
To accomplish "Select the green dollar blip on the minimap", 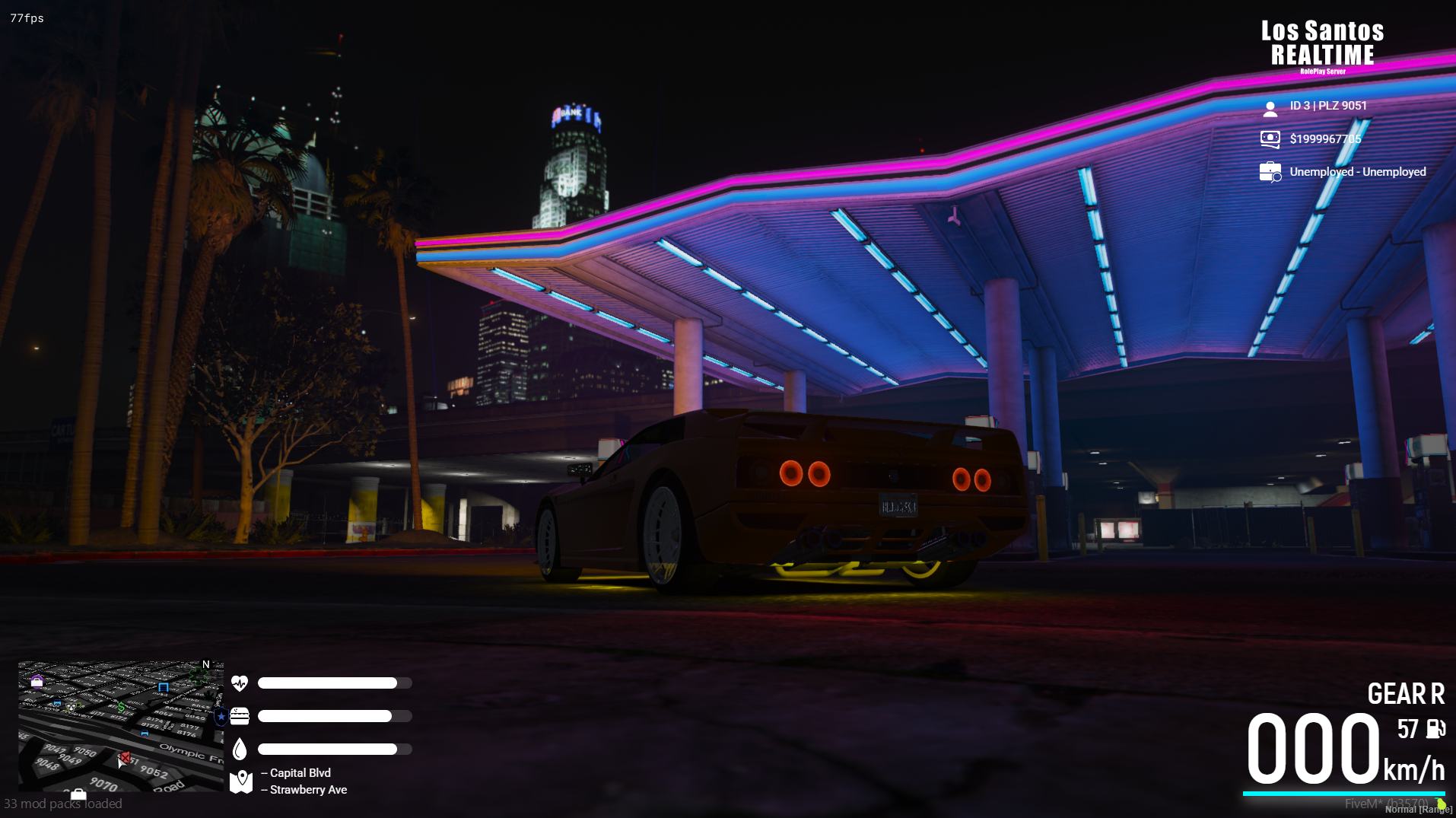I will [121, 708].
